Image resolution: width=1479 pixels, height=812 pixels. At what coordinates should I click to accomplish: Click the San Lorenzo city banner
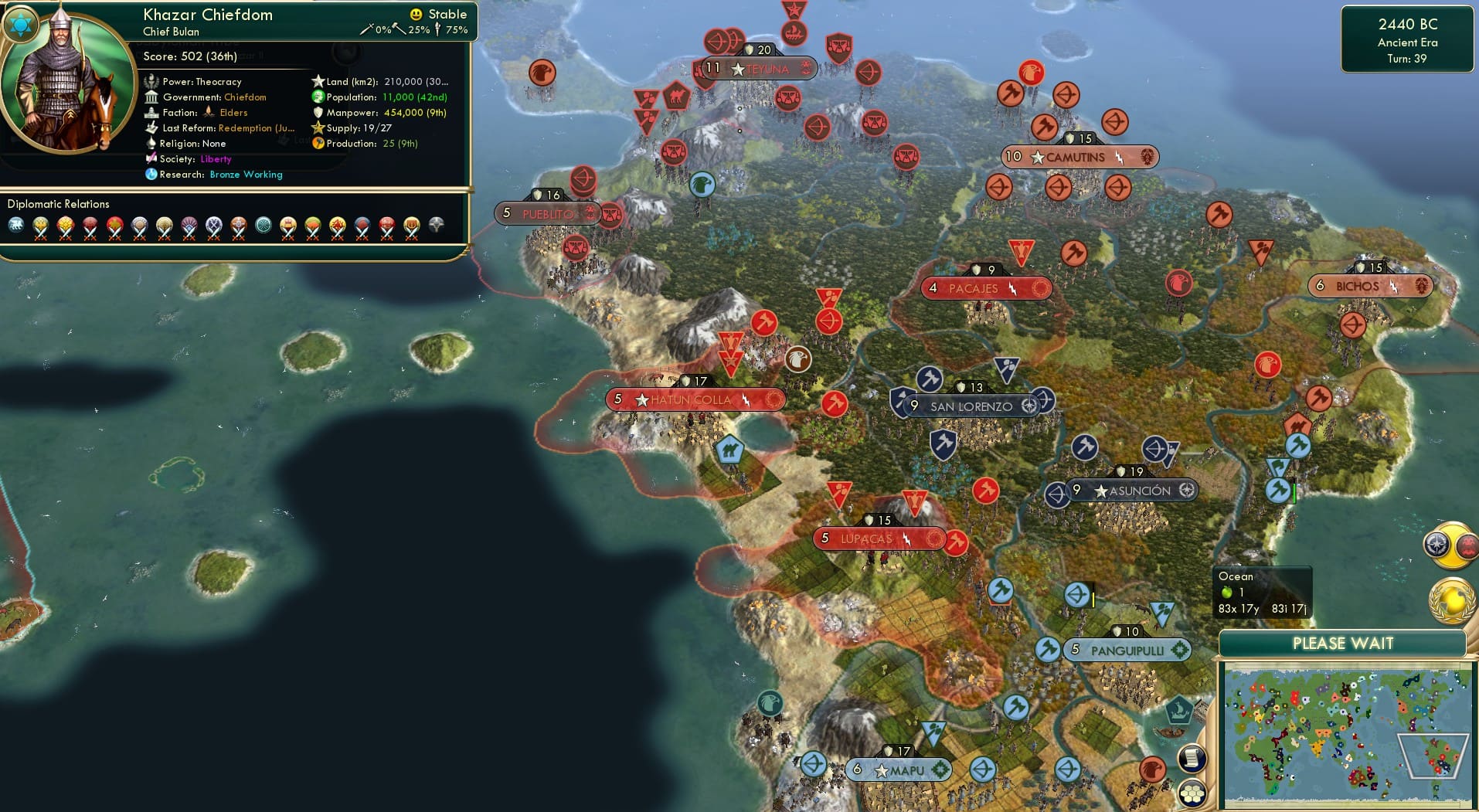972,405
